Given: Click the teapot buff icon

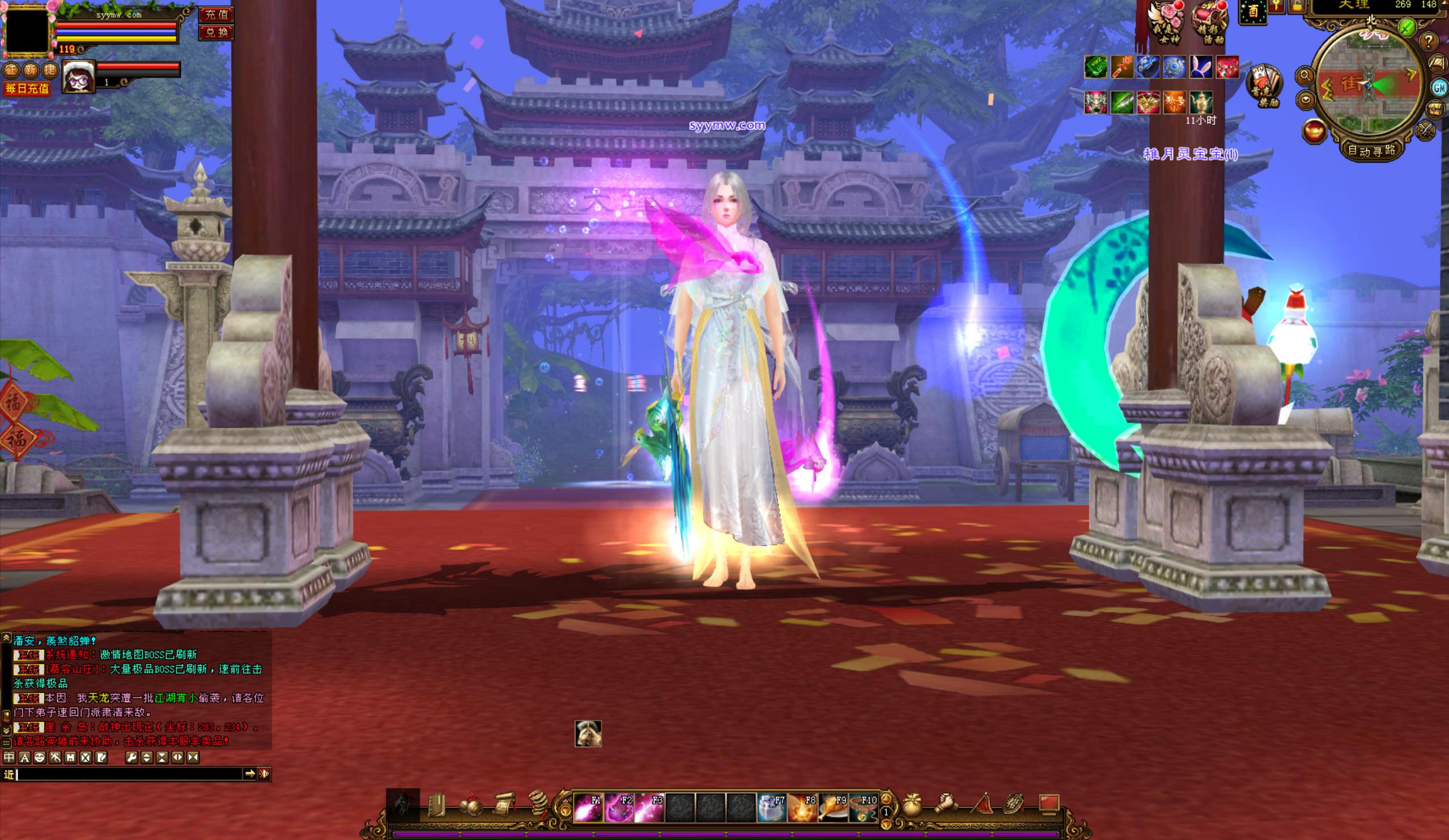Looking at the screenshot, I should [x=1201, y=103].
